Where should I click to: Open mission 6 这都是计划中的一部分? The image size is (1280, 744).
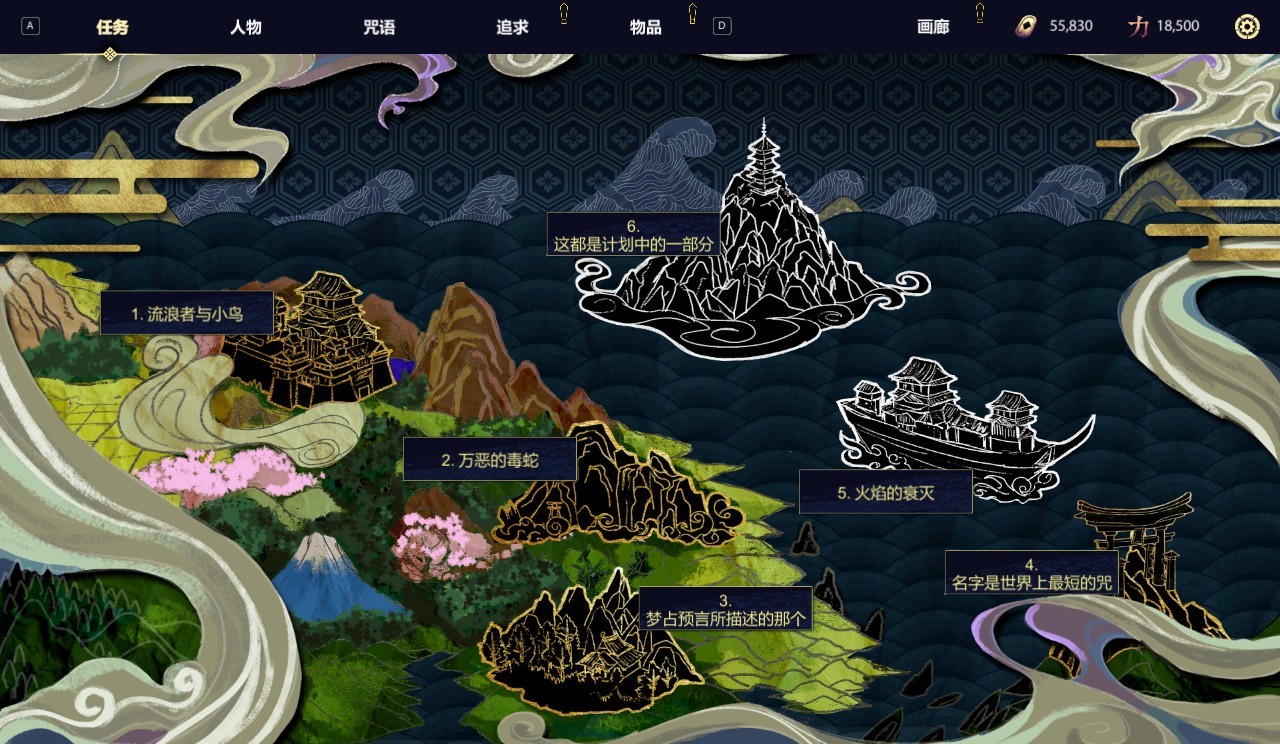click(633, 235)
